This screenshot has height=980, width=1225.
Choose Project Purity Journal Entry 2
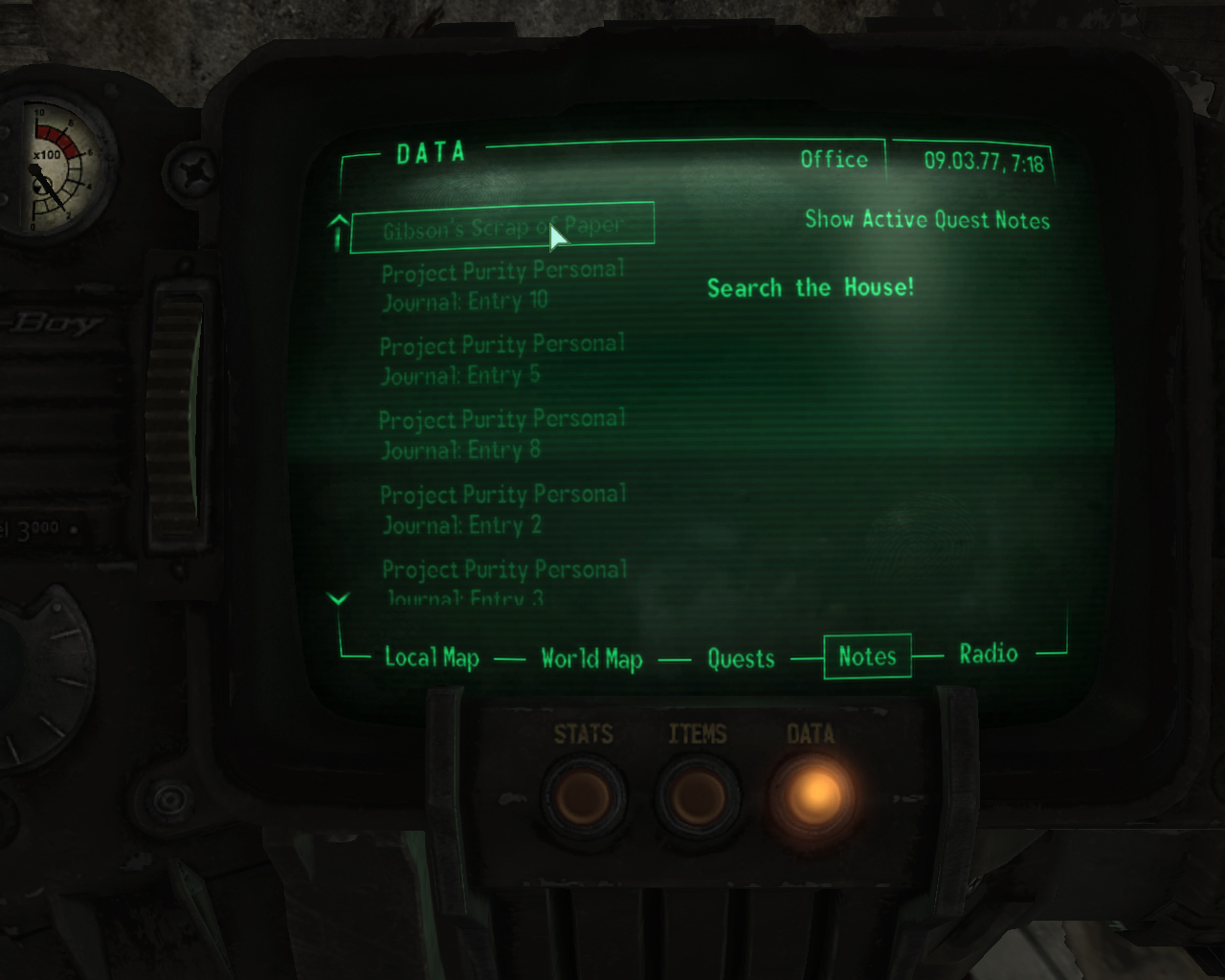click(x=502, y=509)
